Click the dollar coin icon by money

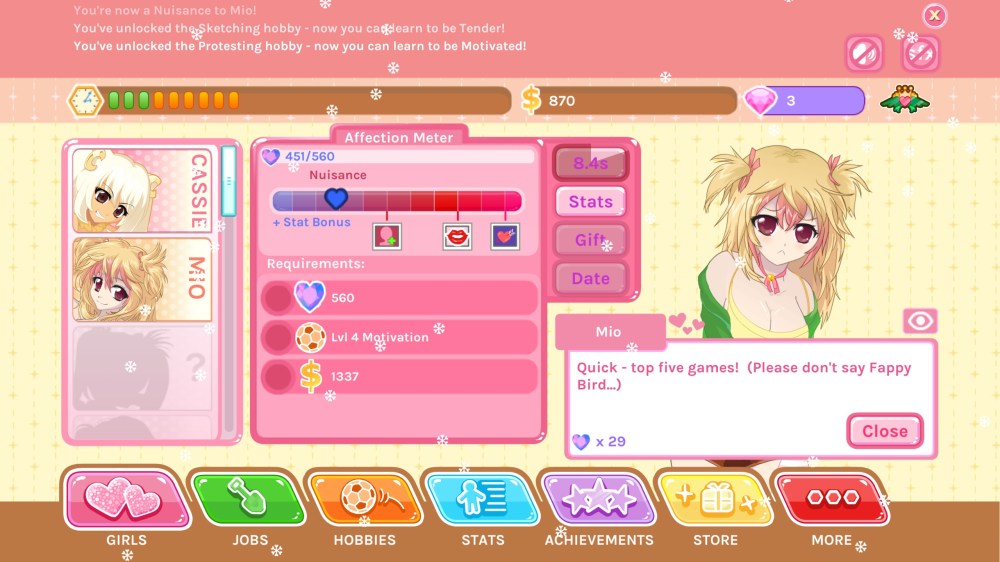[531, 100]
